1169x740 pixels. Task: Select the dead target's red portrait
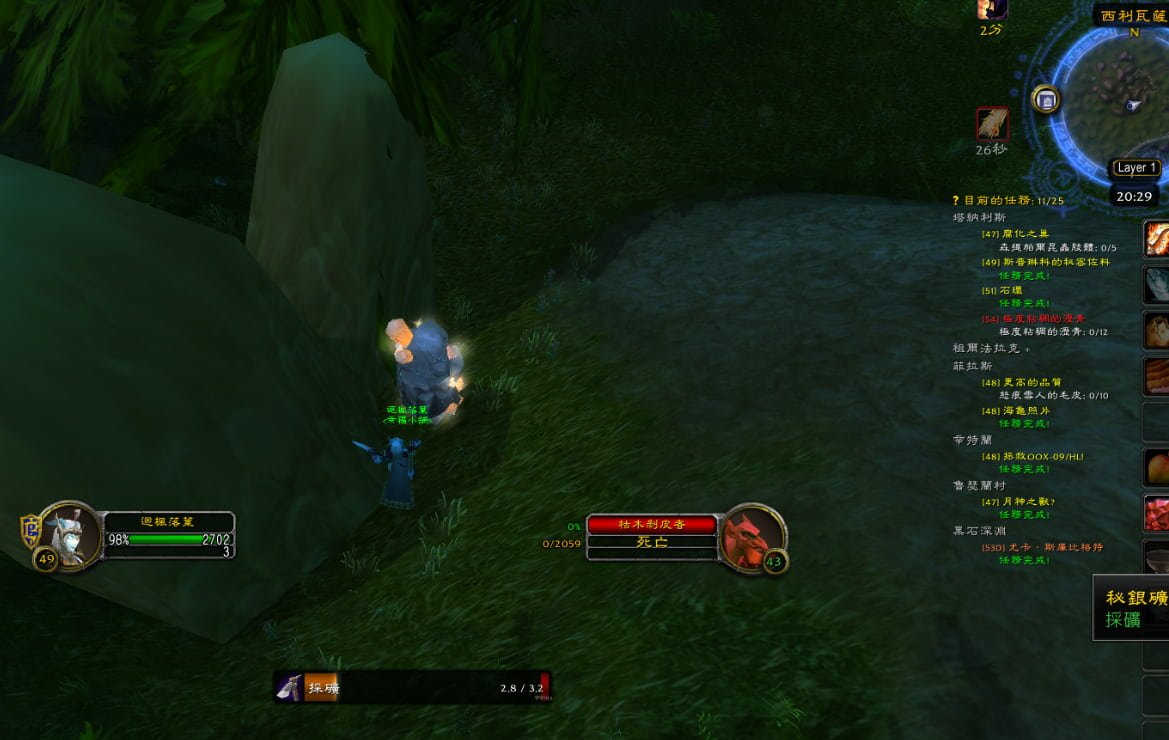pos(751,537)
